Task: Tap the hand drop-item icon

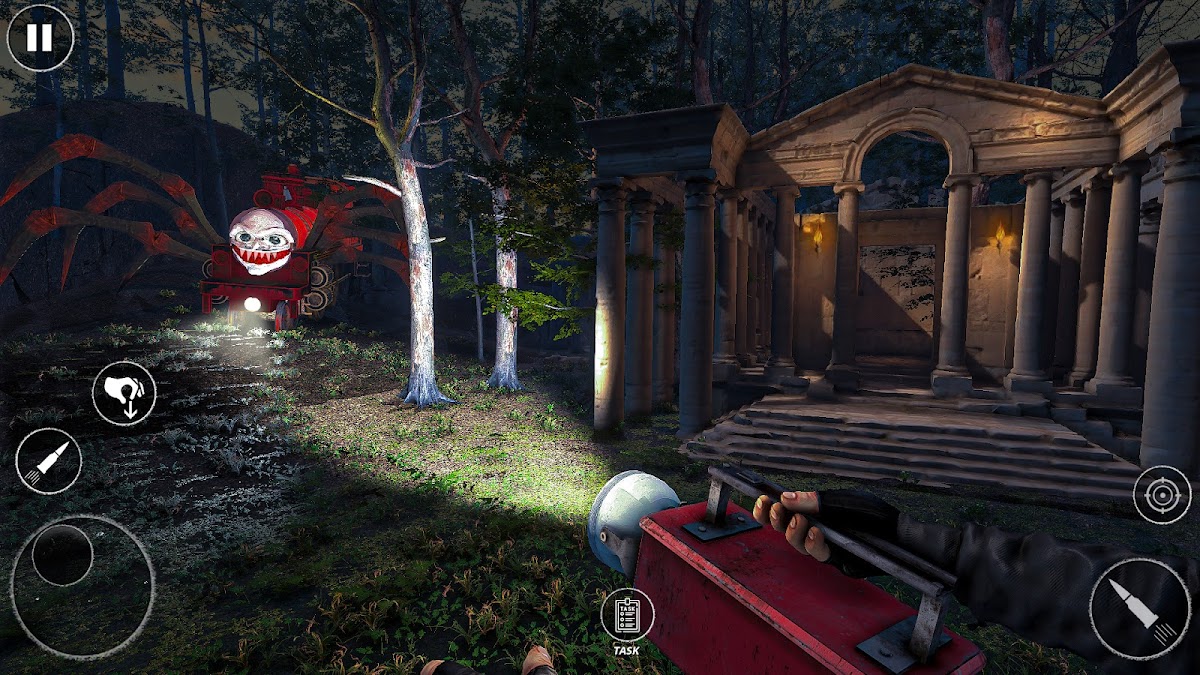Action: point(124,393)
